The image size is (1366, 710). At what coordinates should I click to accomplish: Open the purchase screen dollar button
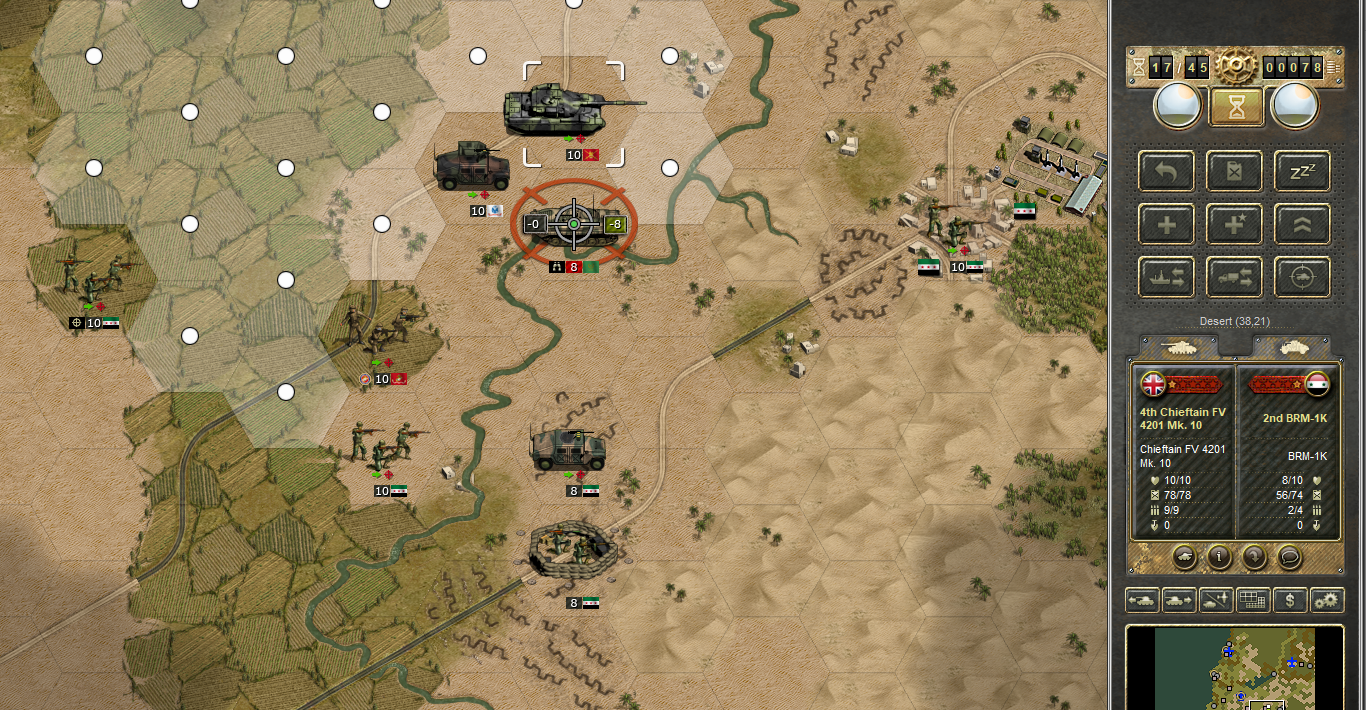pyautogui.click(x=1291, y=600)
